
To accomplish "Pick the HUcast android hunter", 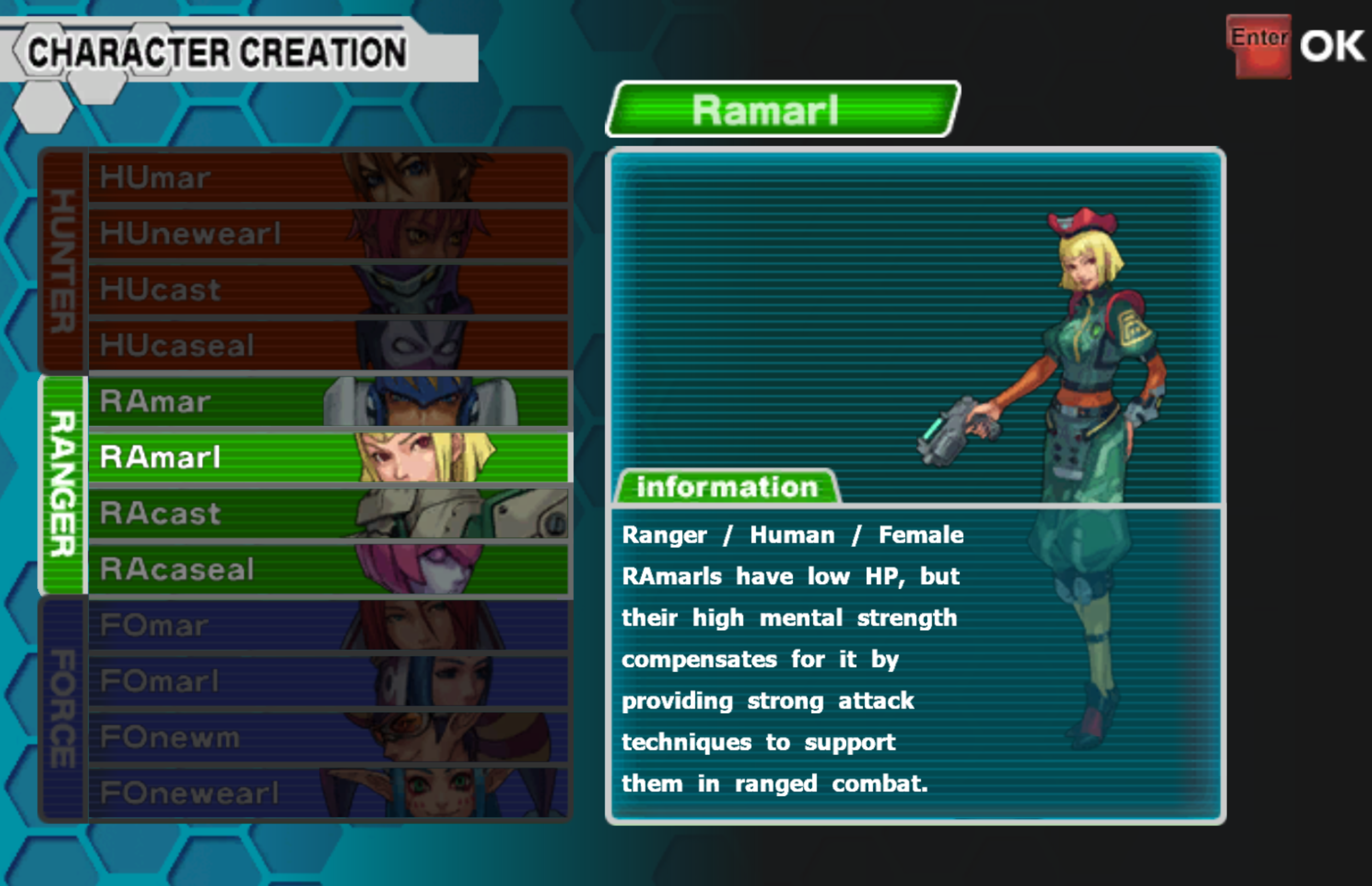I will coord(328,289).
